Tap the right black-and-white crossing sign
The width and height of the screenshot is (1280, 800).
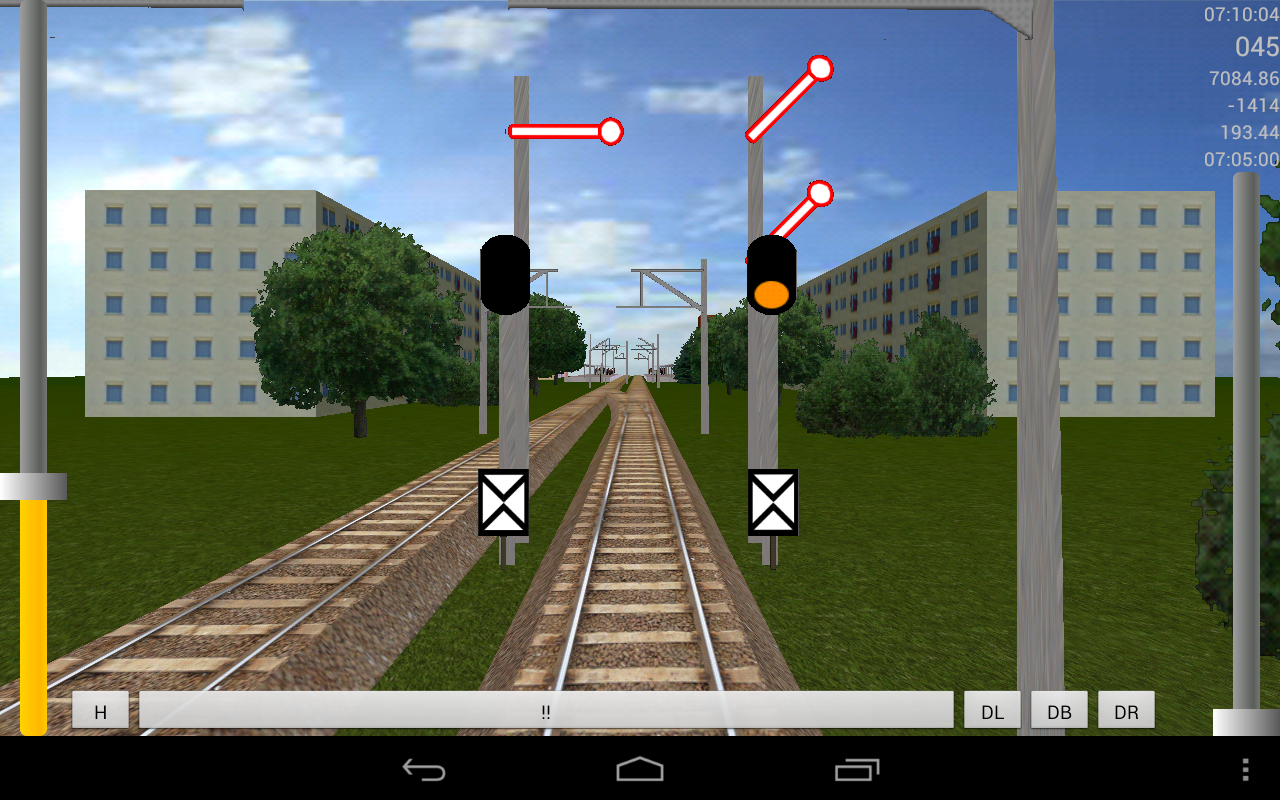tap(773, 502)
